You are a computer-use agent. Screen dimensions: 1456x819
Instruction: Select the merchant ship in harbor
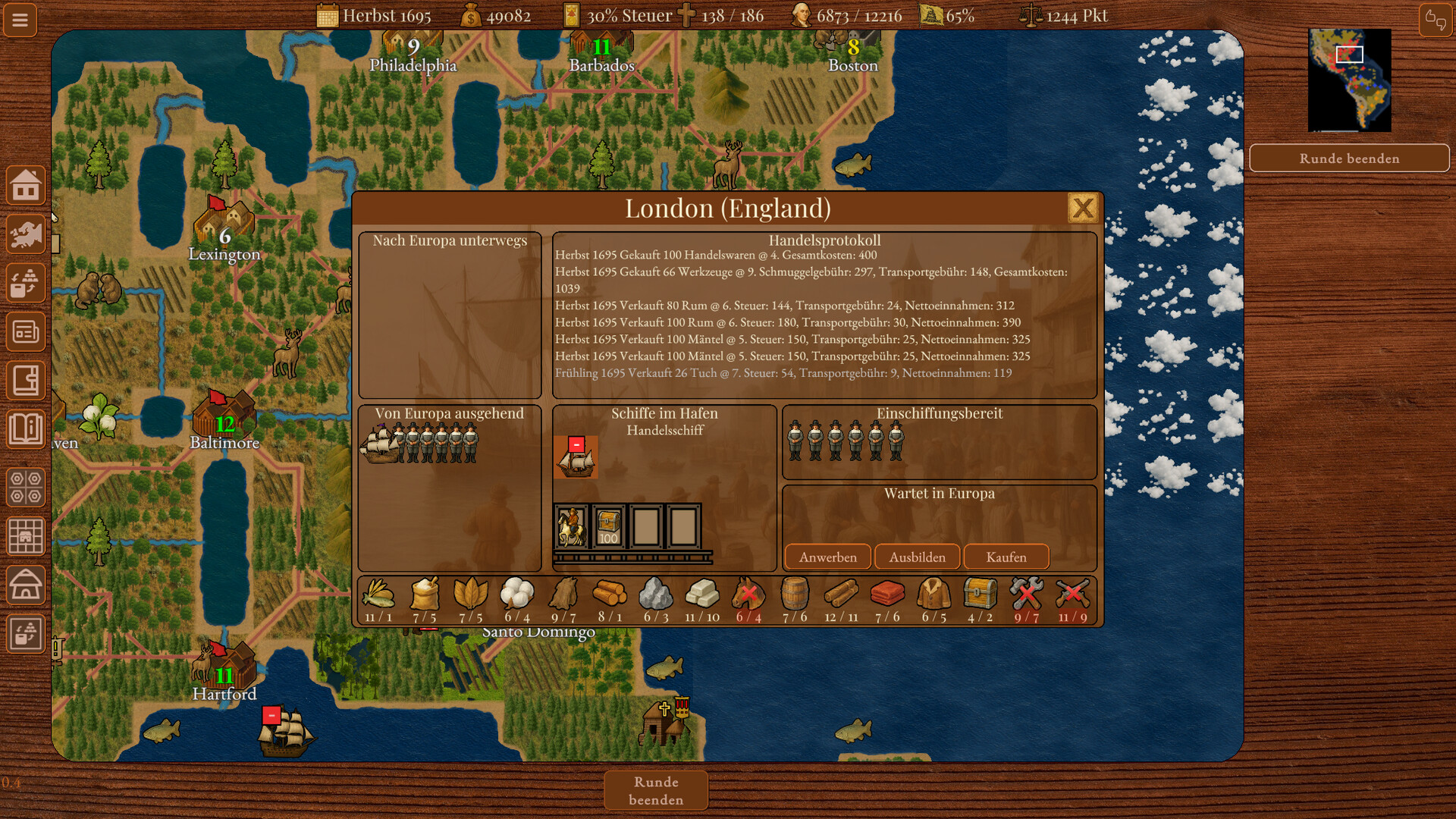click(576, 457)
